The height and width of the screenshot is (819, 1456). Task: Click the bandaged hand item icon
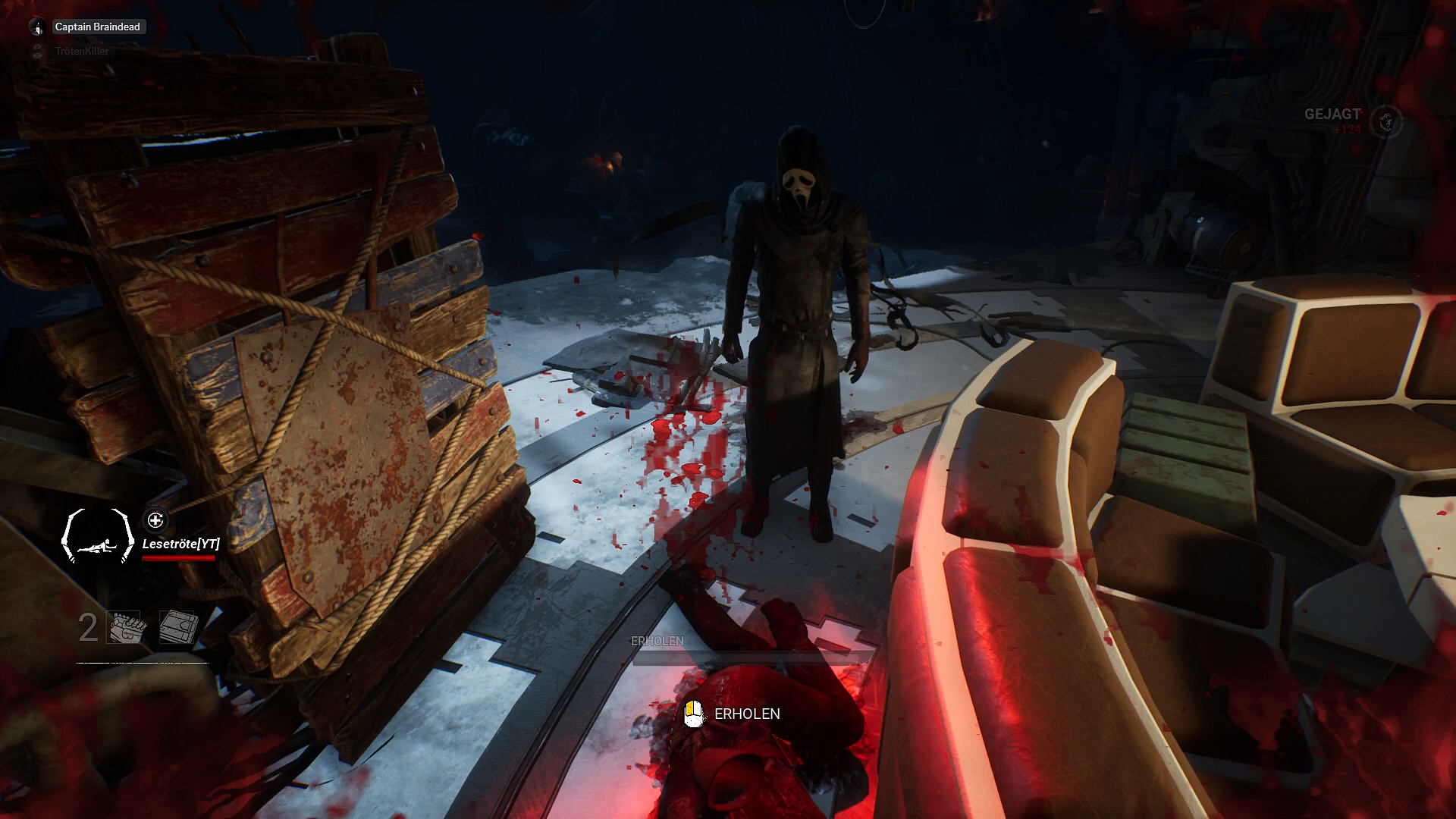pyautogui.click(x=127, y=628)
